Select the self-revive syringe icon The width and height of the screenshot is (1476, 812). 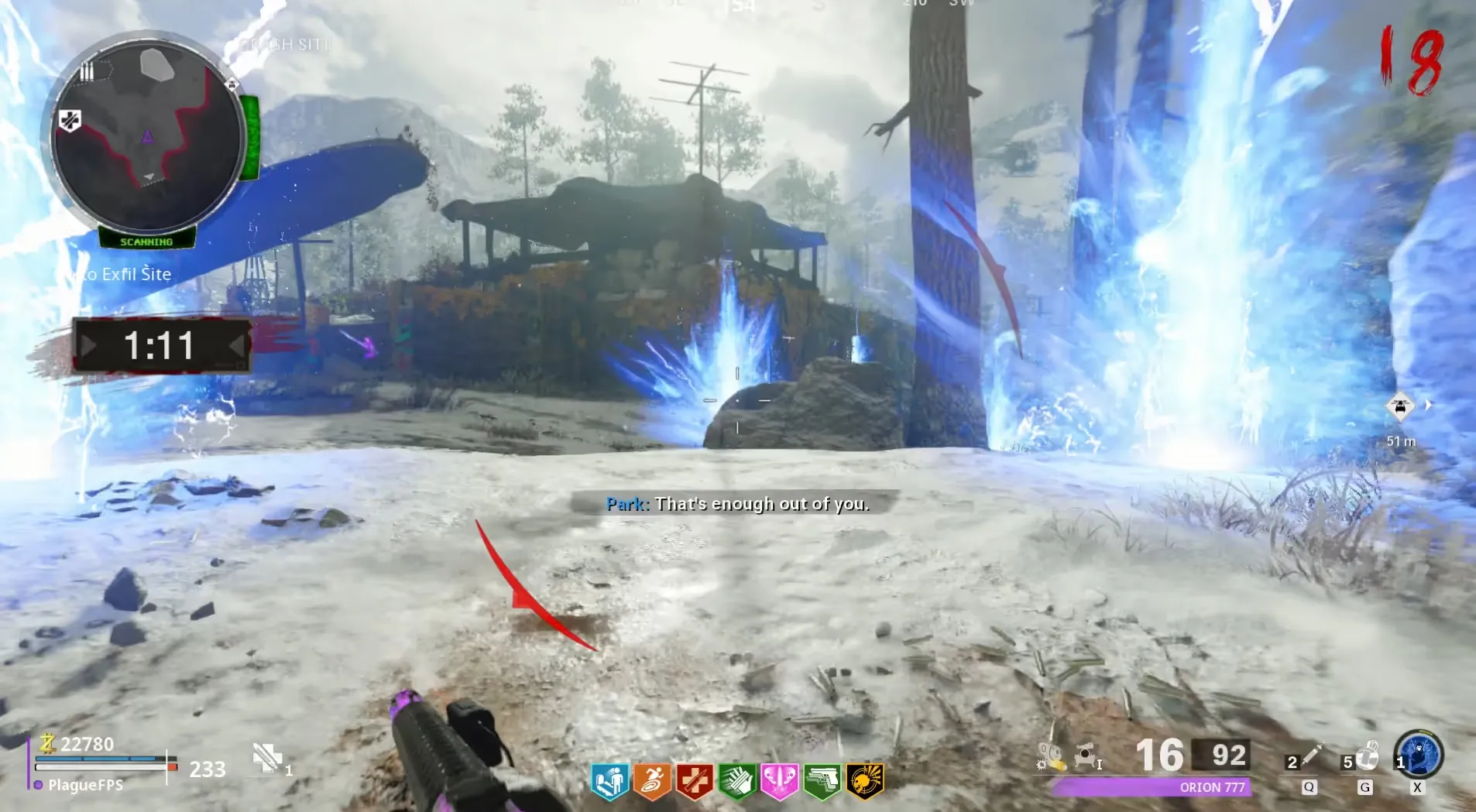(x=268, y=759)
